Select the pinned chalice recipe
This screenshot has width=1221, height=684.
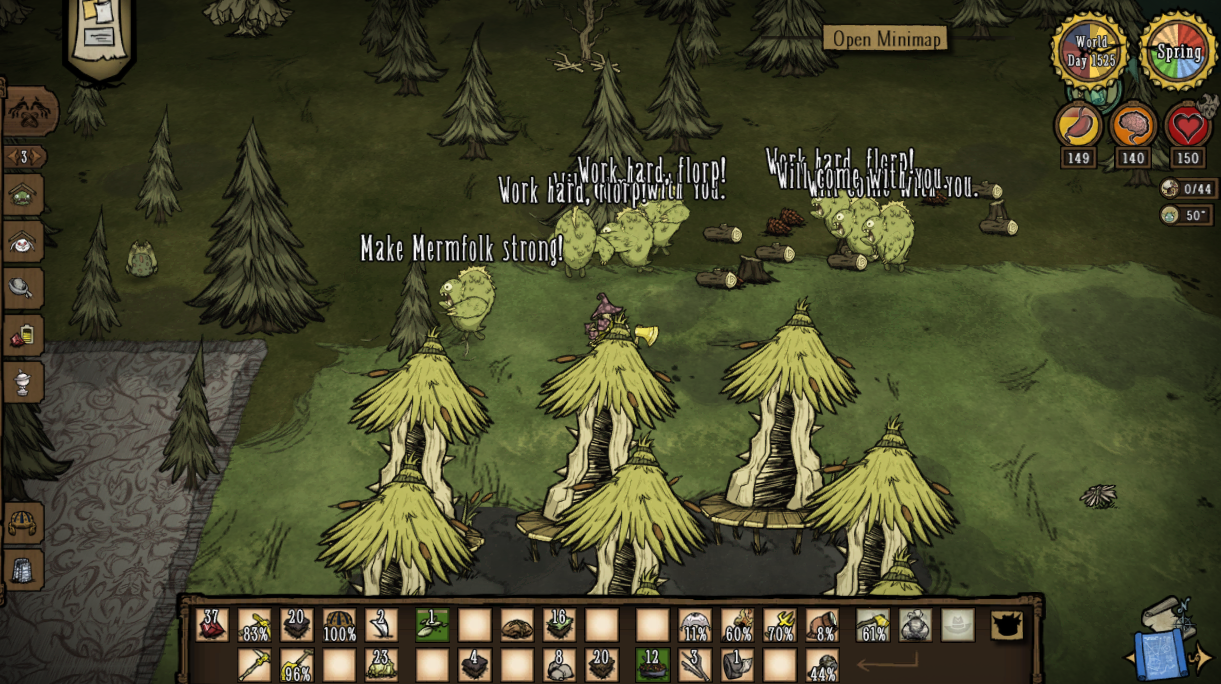[22, 381]
